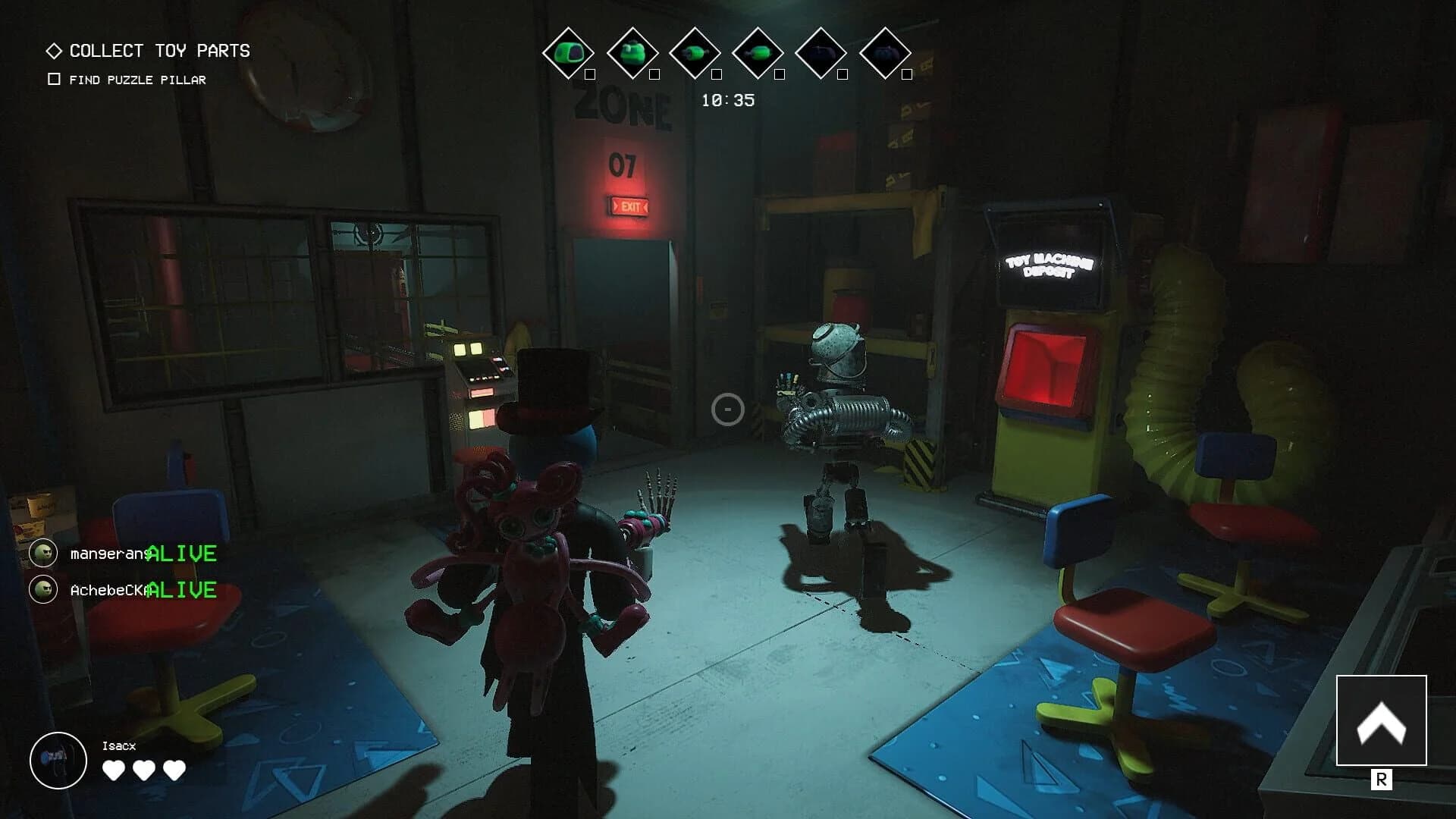The height and width of the screenshot is (819, 1456).
Task: Click the center crosshair reticle
Action: 726,409
